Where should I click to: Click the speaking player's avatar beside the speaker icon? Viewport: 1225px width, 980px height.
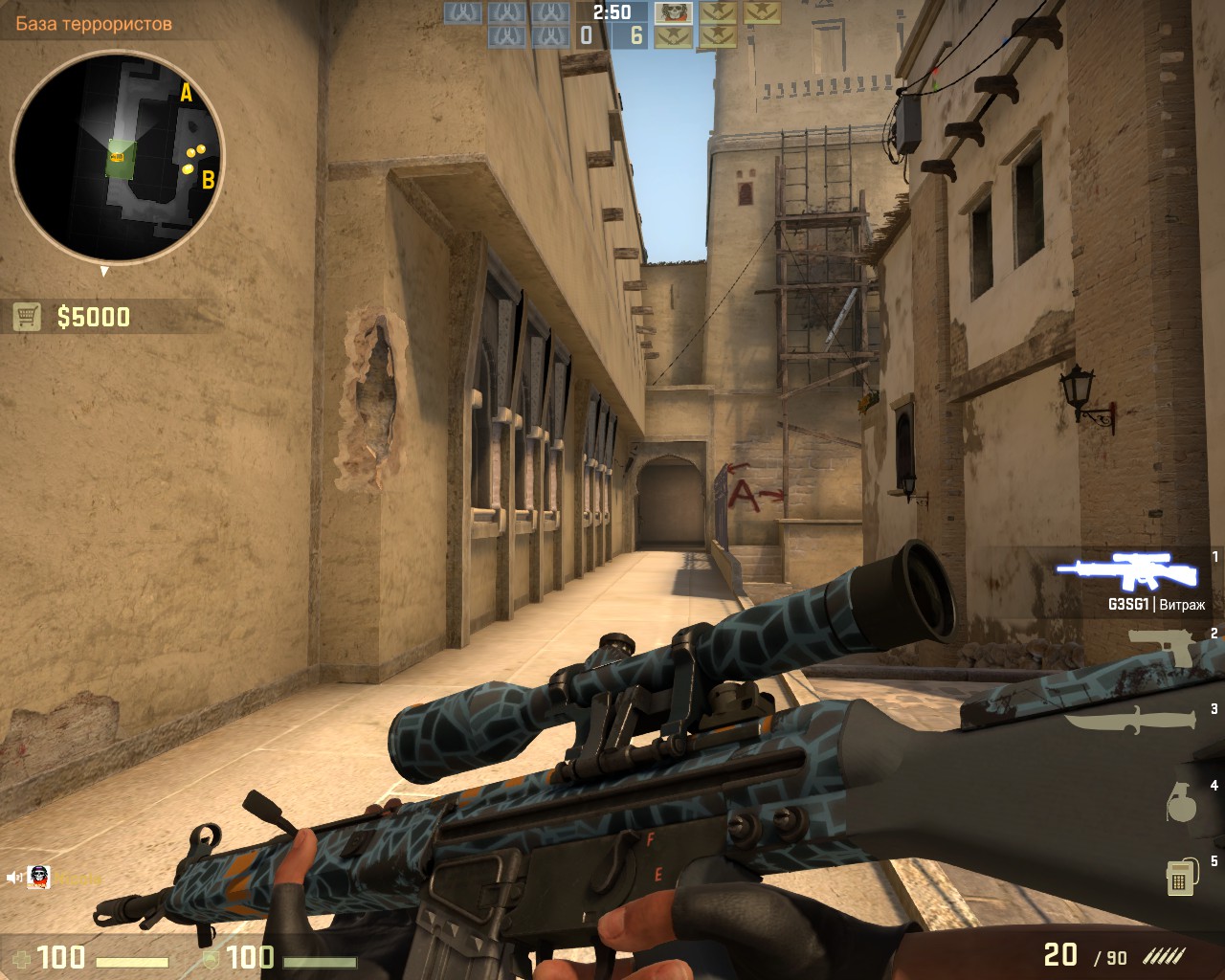39,877
